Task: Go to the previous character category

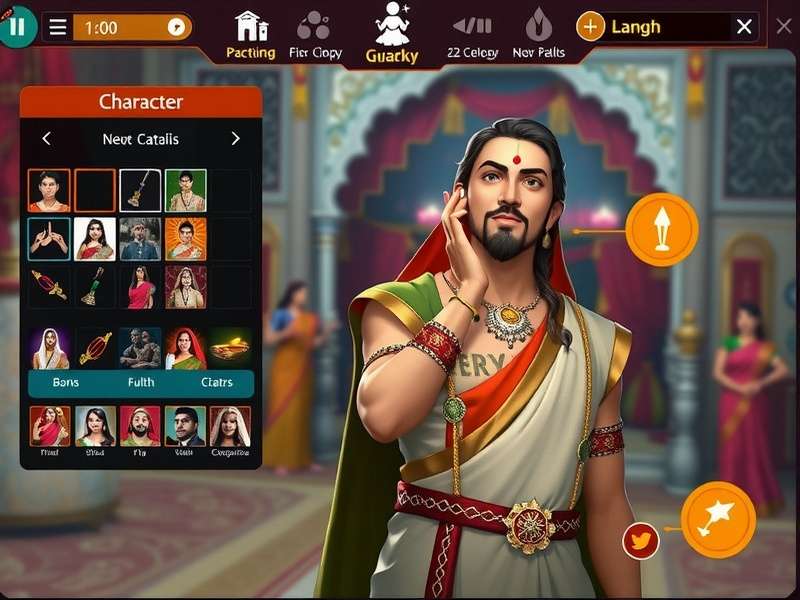Action: point(46,139)
